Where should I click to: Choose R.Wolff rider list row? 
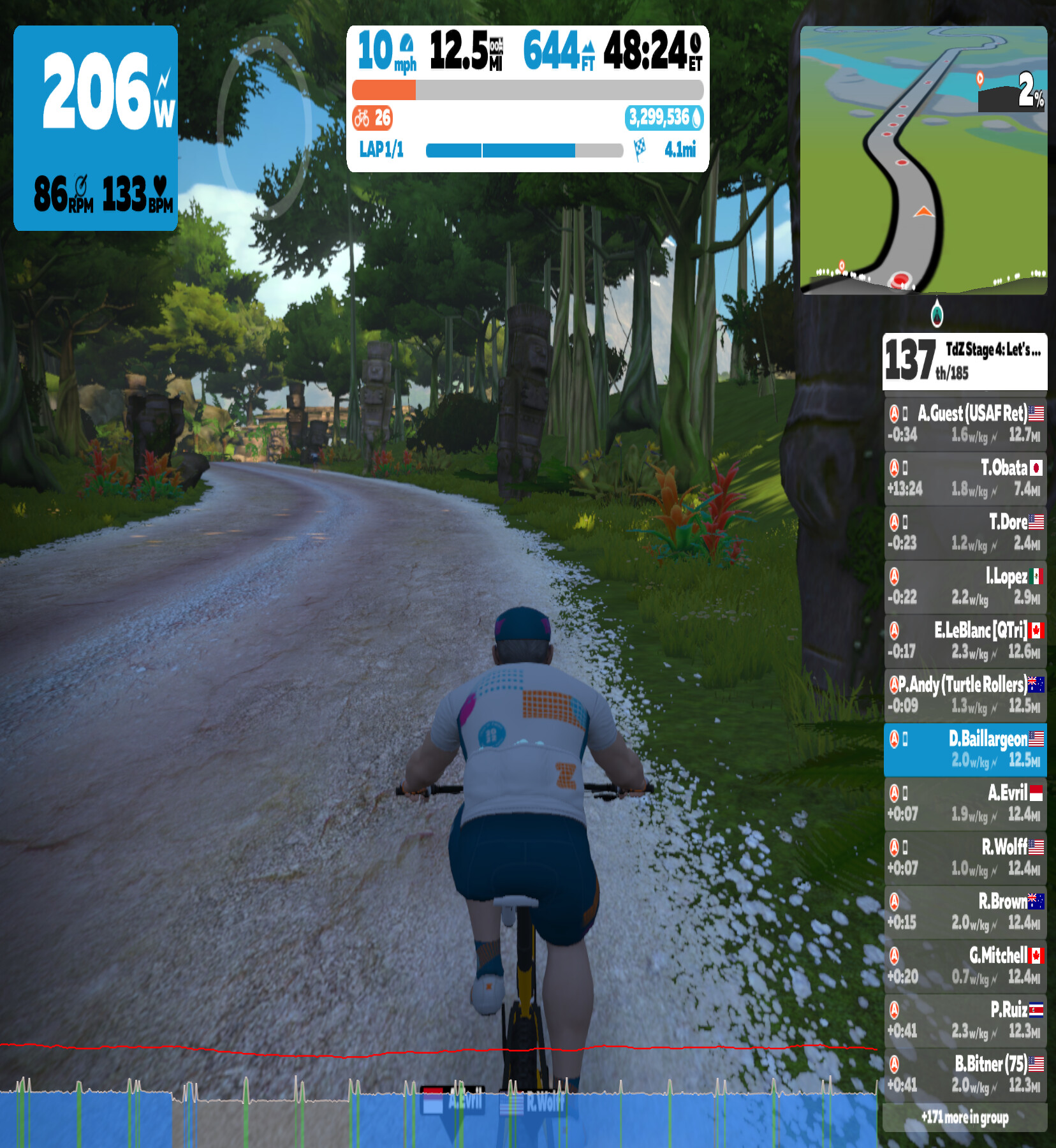[965, 858]
